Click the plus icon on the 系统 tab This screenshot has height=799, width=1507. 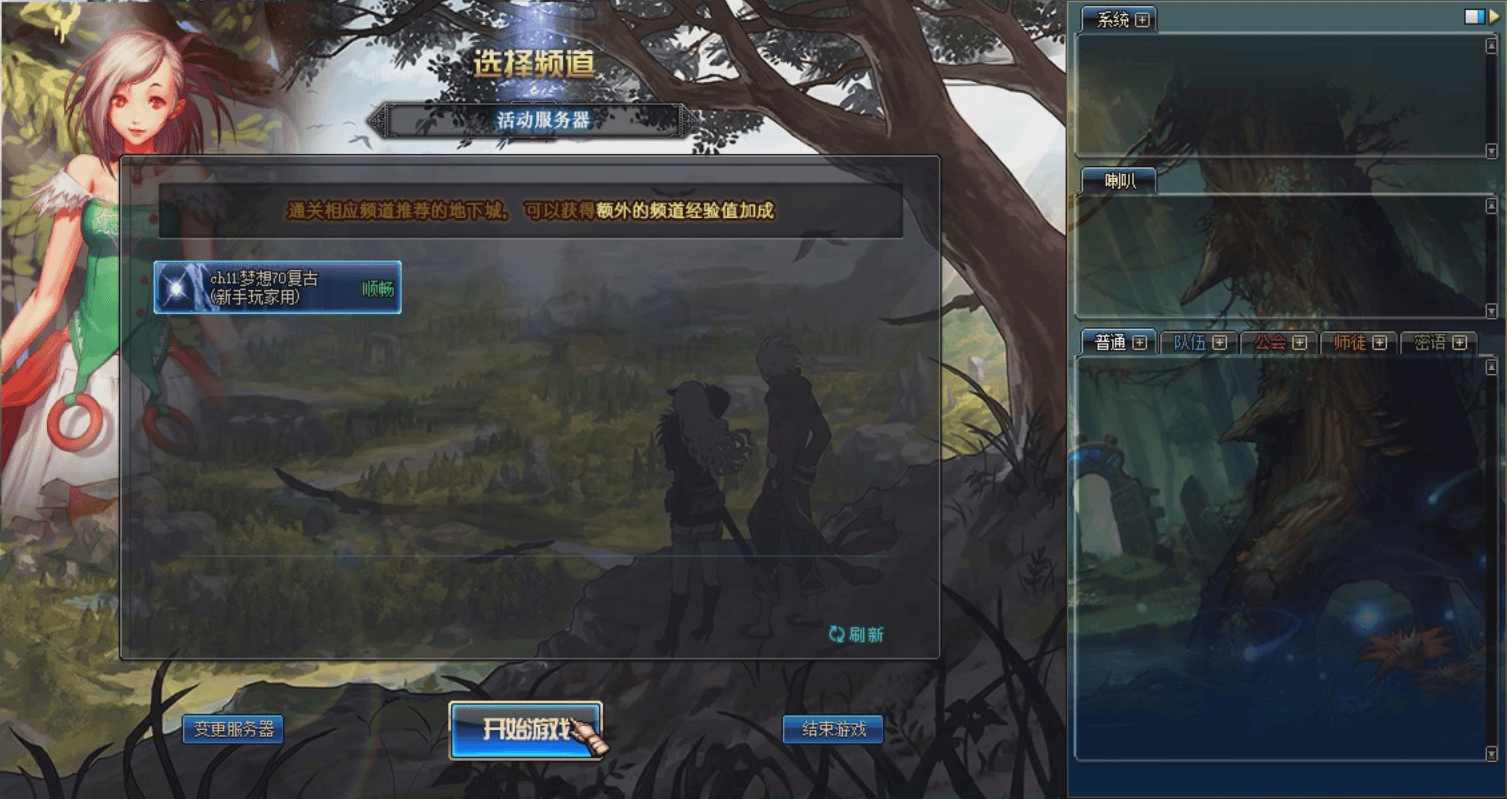coord(1142,18)
